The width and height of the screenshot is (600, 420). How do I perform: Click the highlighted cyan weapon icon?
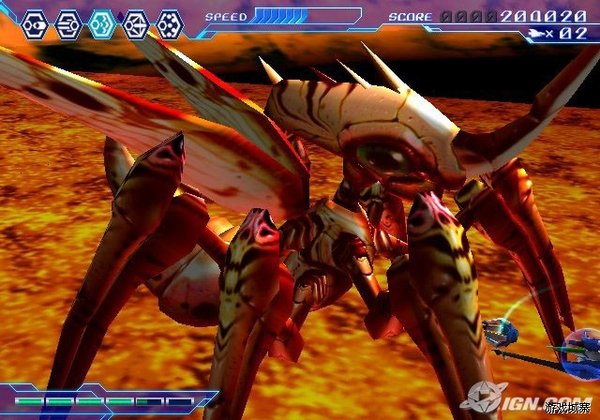click(x=102, y=23)
